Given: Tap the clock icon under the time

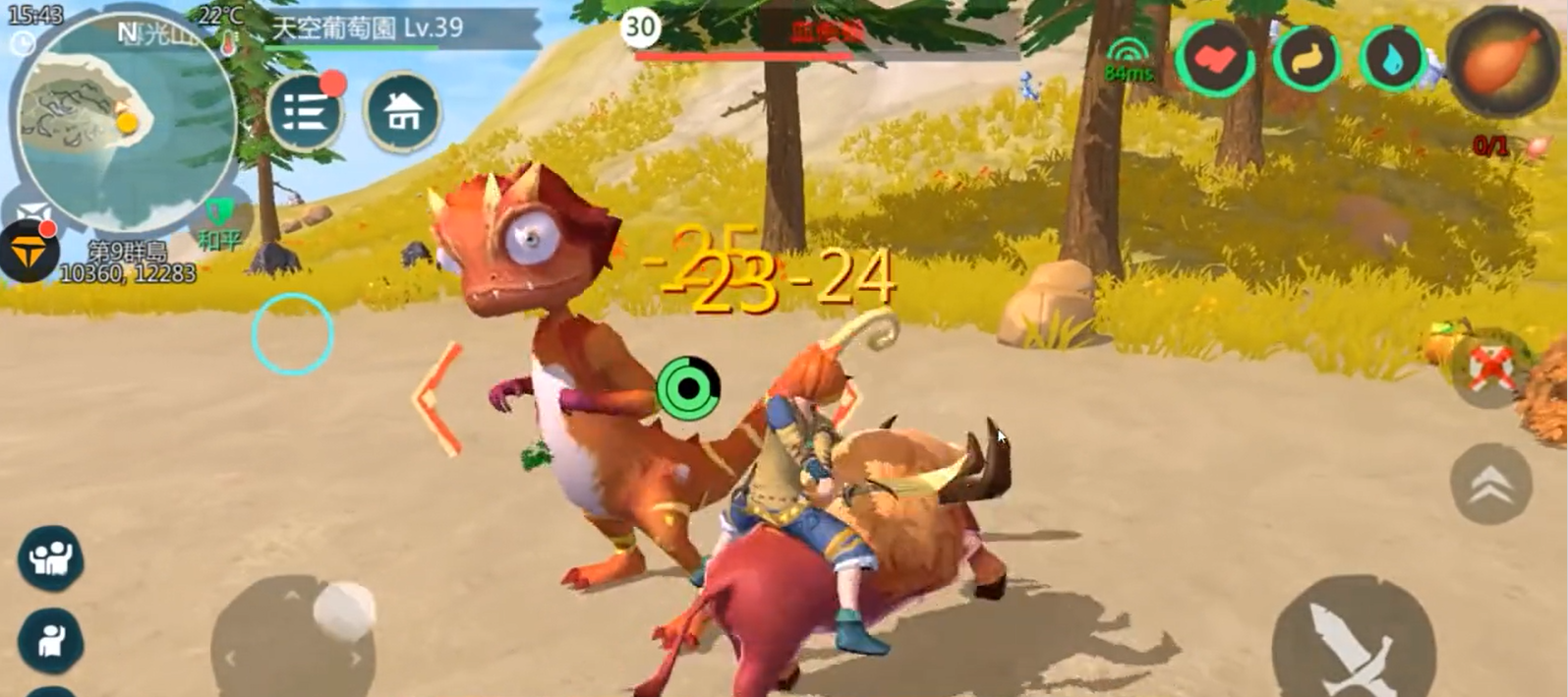Looking at the screenshot, I should pyautogui.click(x=22, y=43).
